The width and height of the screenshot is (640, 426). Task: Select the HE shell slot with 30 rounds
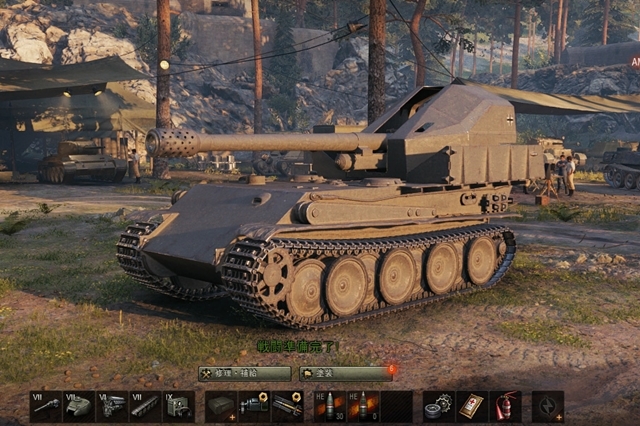331,406
